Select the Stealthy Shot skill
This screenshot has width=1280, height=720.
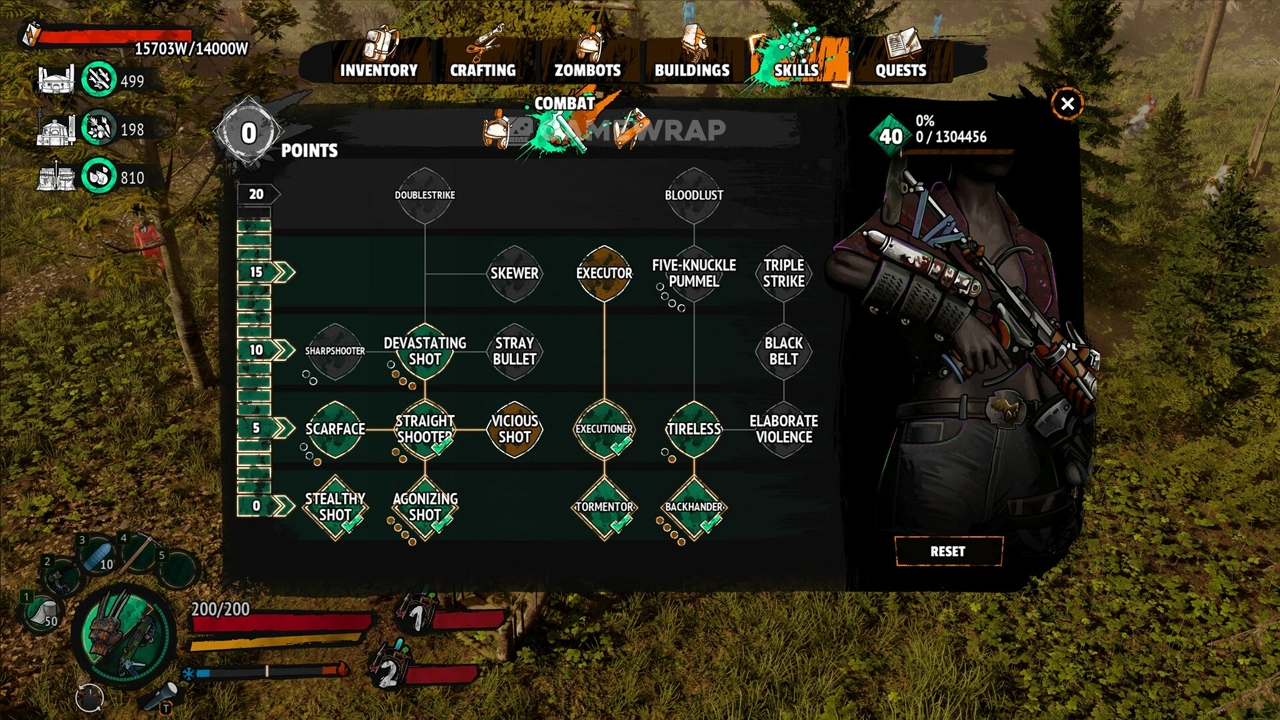pos(335,507)
